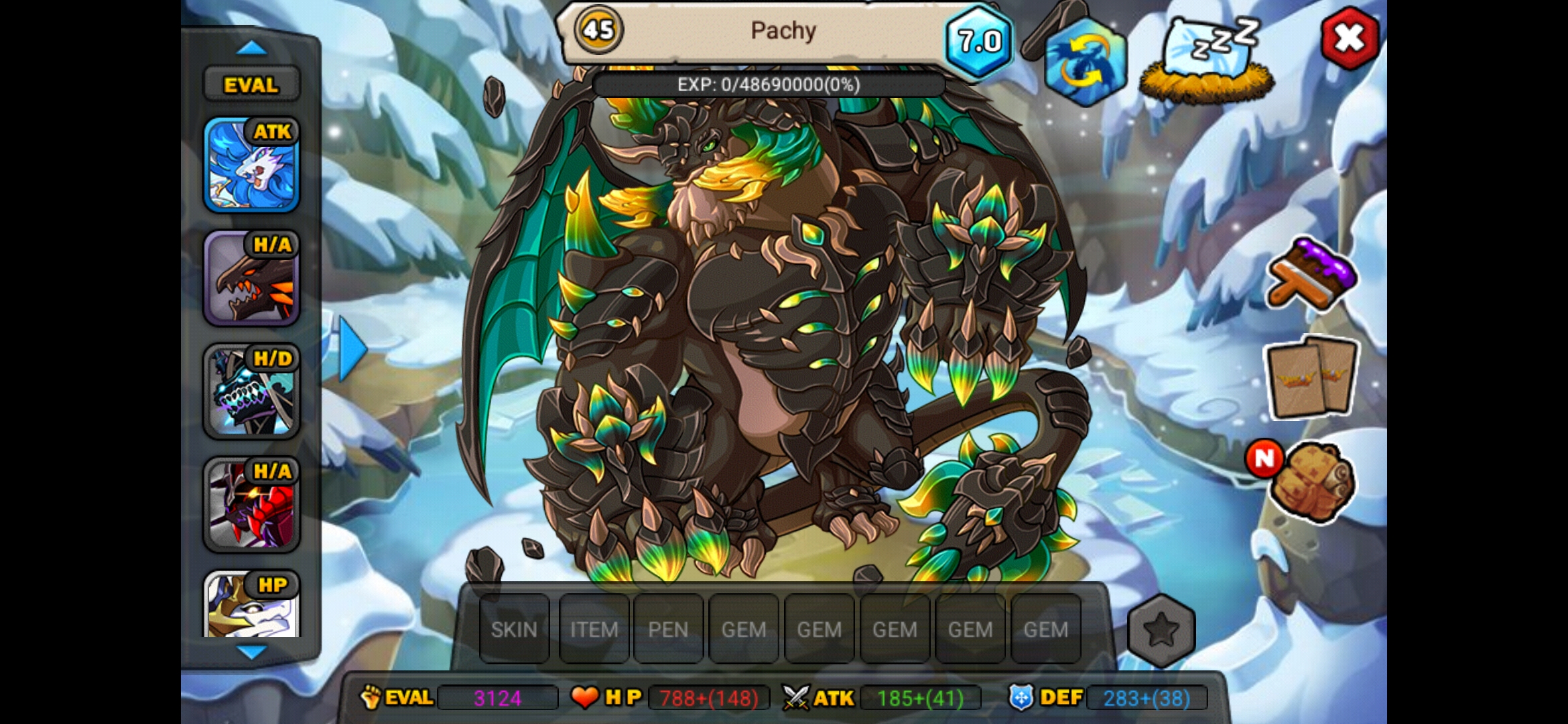Pick the white HP dragon portrait

click(251, 605)
